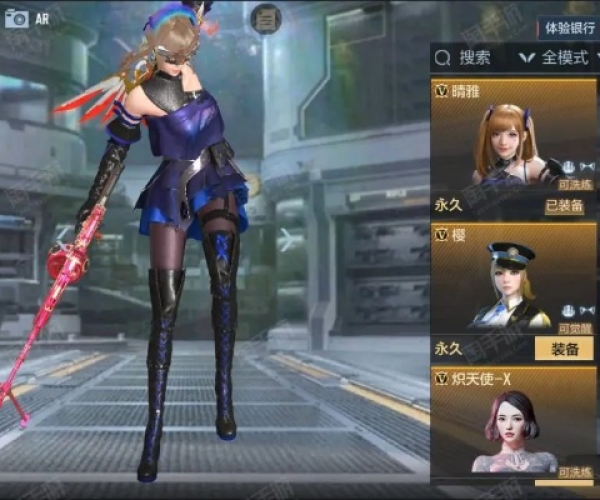The image size is (600, 500).
Task: Open the 全模式 mode dropdown
Action: click(x=558, y=58)
